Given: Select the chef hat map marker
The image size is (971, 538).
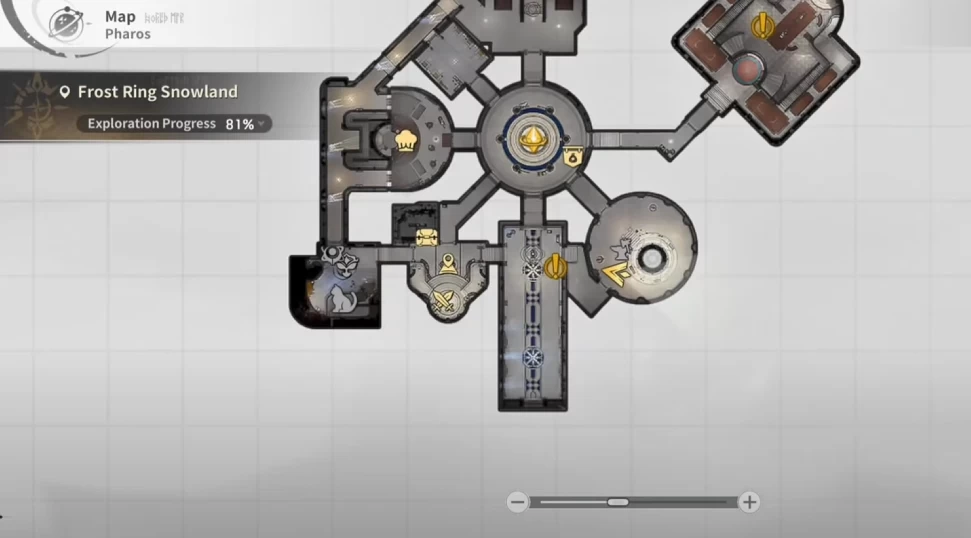Looking at the screenshot, I should pos(406,140).
